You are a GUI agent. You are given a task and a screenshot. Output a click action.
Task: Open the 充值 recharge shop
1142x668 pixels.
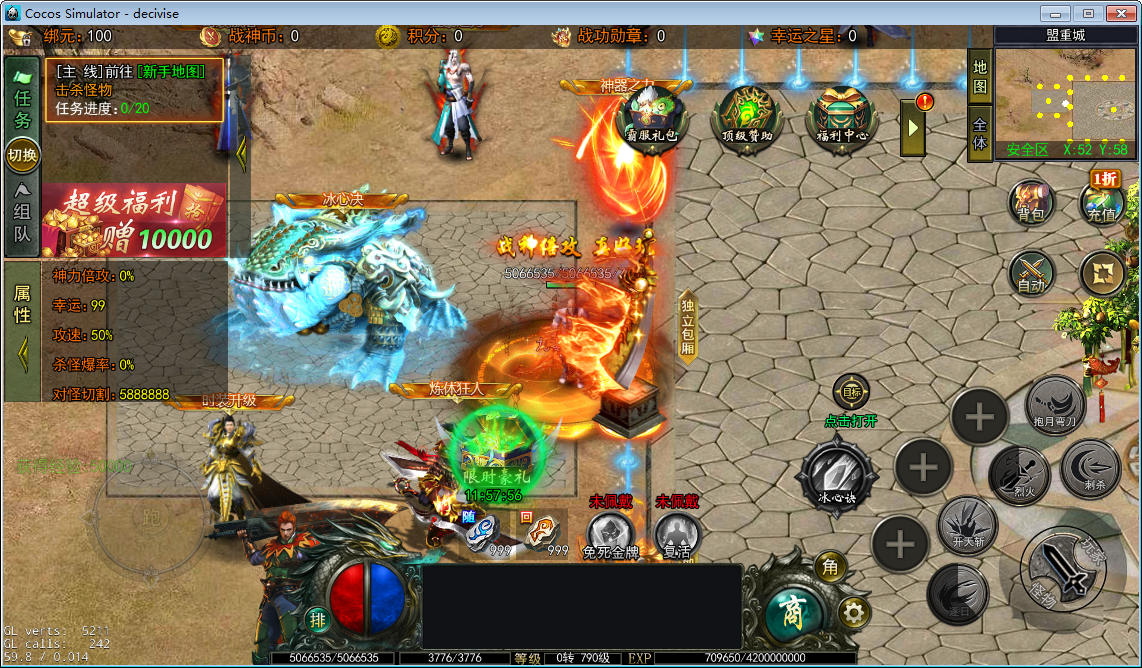click(x=1102, y=200)
